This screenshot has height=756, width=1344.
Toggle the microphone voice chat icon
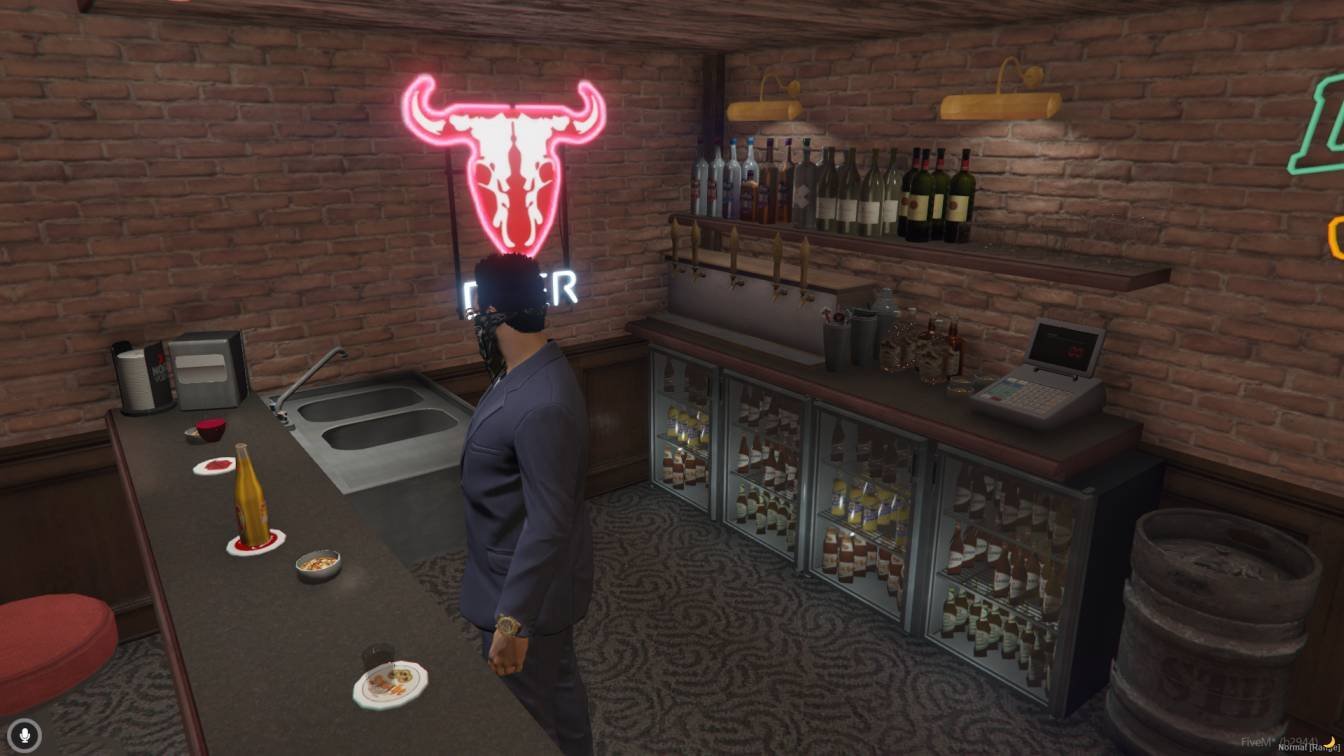click(26, 735)
